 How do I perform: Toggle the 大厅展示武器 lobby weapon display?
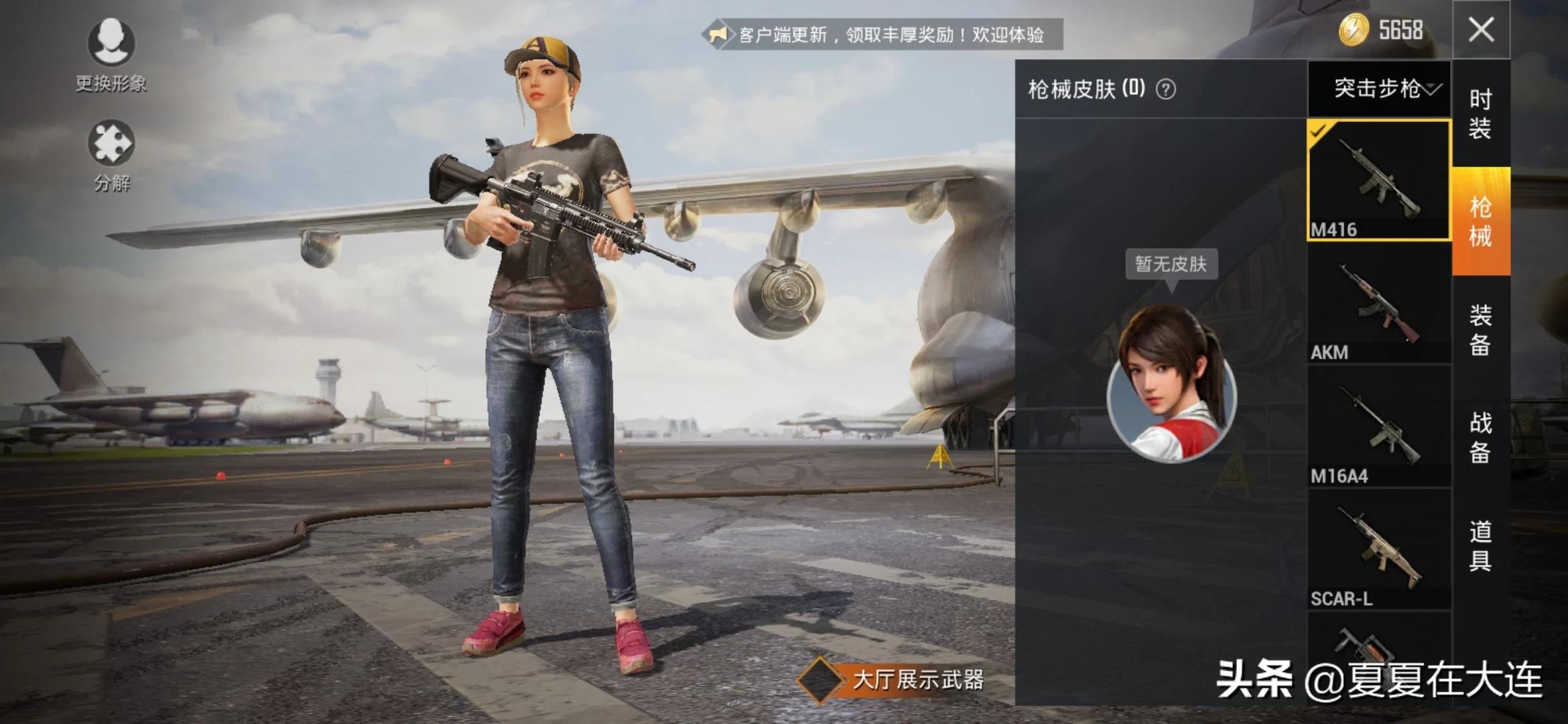click(821, 680)
